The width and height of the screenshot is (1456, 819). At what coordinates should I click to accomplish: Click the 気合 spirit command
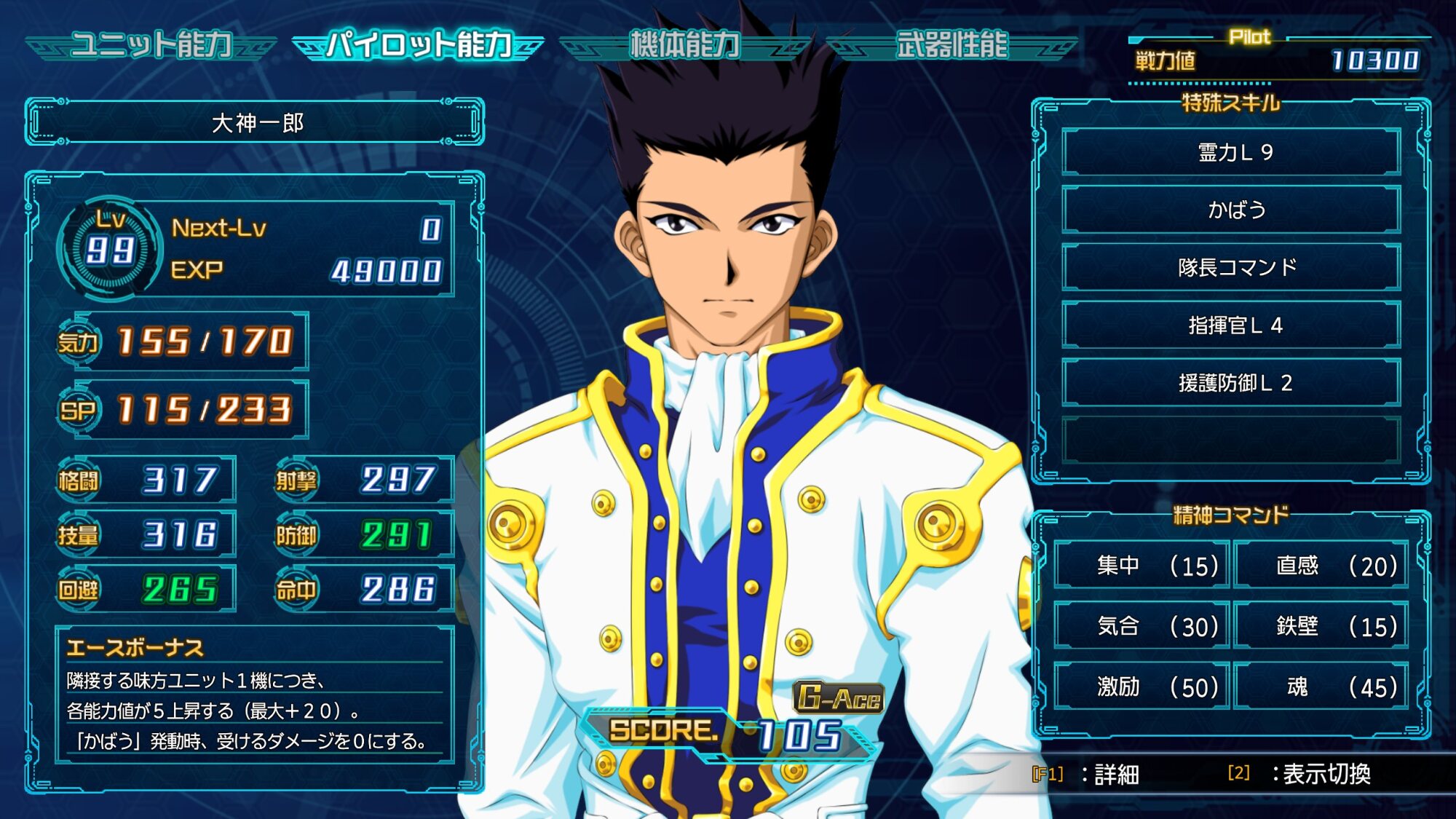point(1142,625)
